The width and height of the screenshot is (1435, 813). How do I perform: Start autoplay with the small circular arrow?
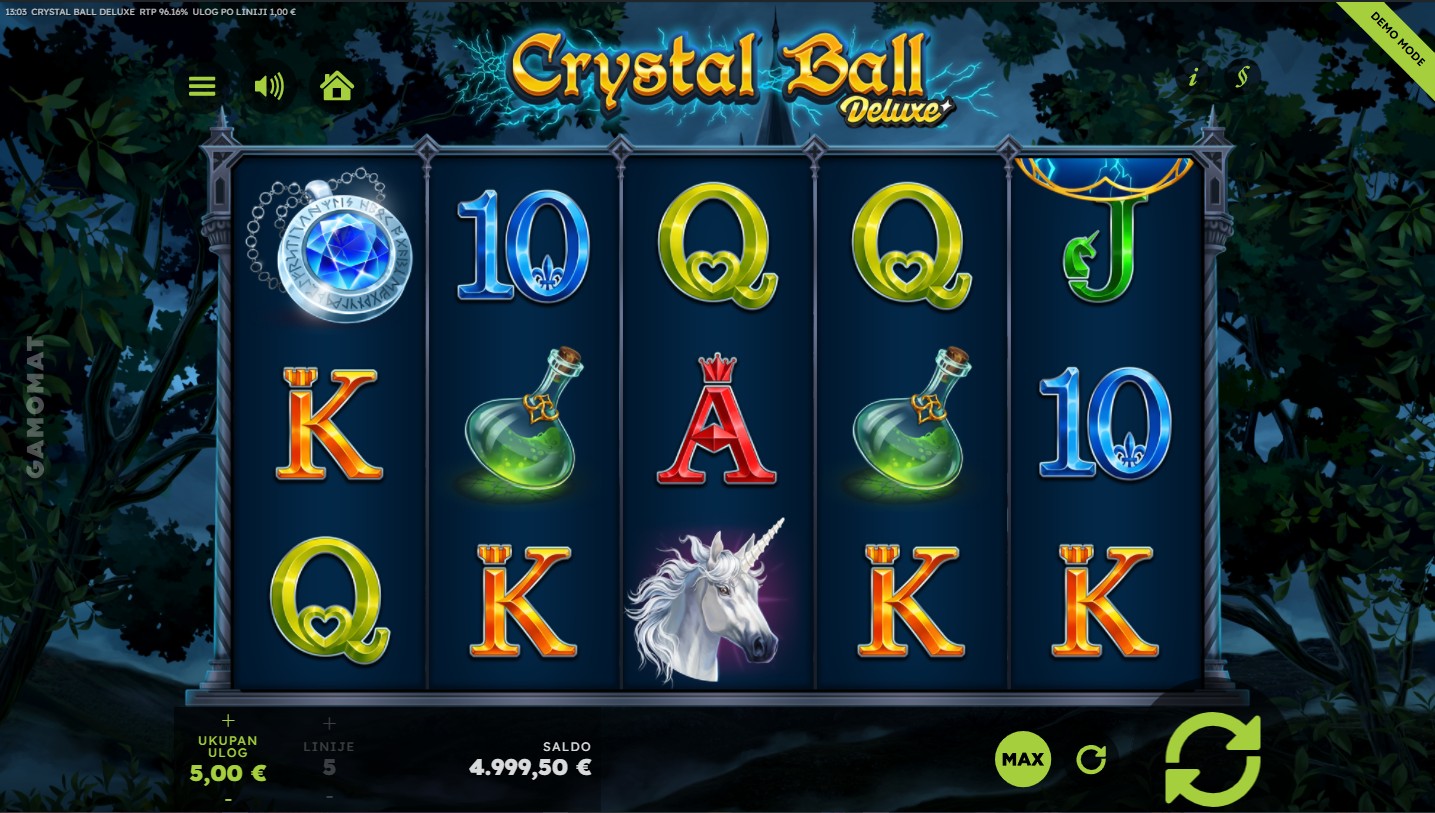coord(1091,760)
